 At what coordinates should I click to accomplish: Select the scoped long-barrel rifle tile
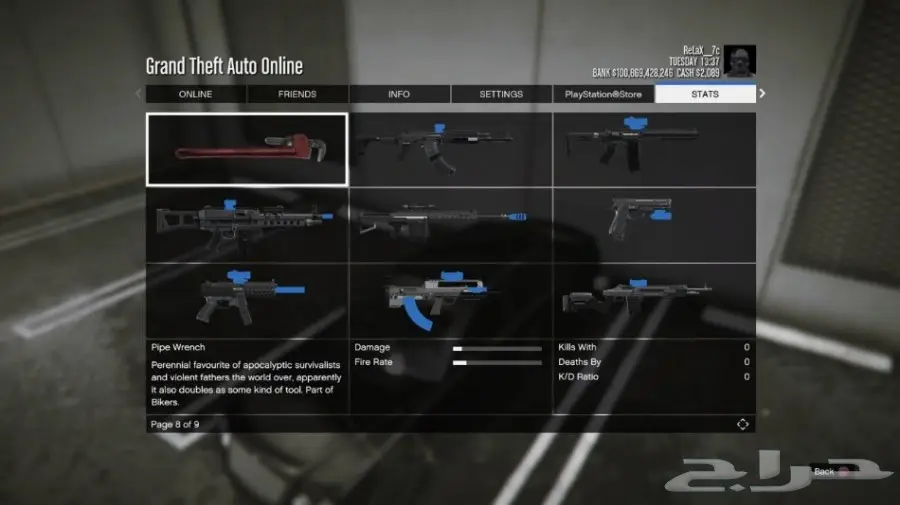[450, 225]
